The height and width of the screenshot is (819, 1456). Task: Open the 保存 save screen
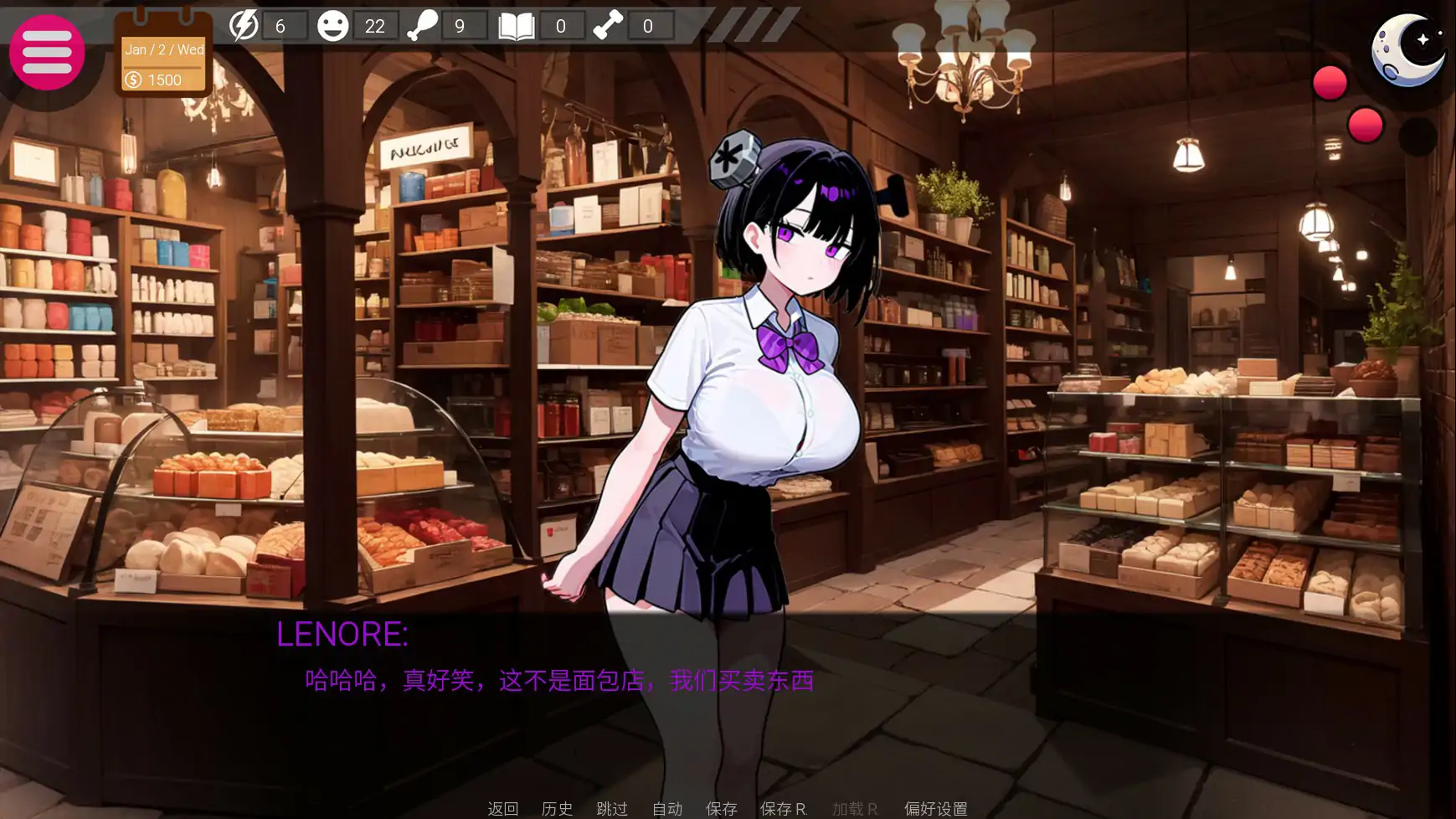click(x=721, y=808)
